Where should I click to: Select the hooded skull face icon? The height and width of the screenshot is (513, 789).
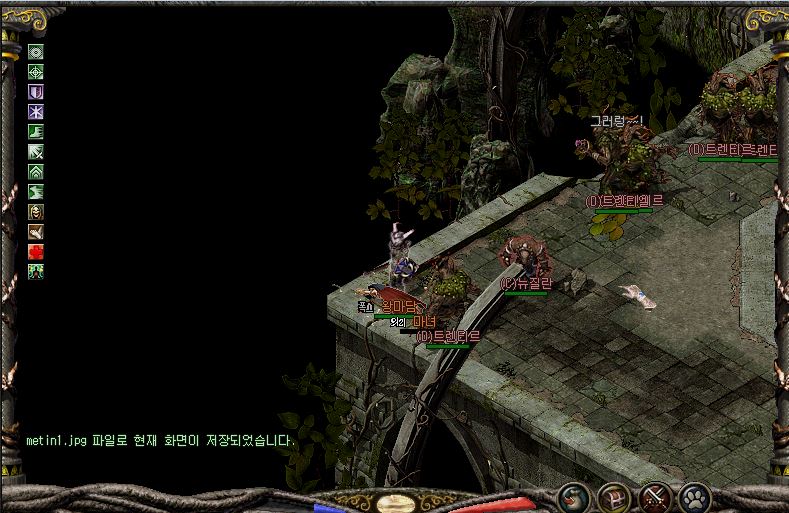pos(36,212)
